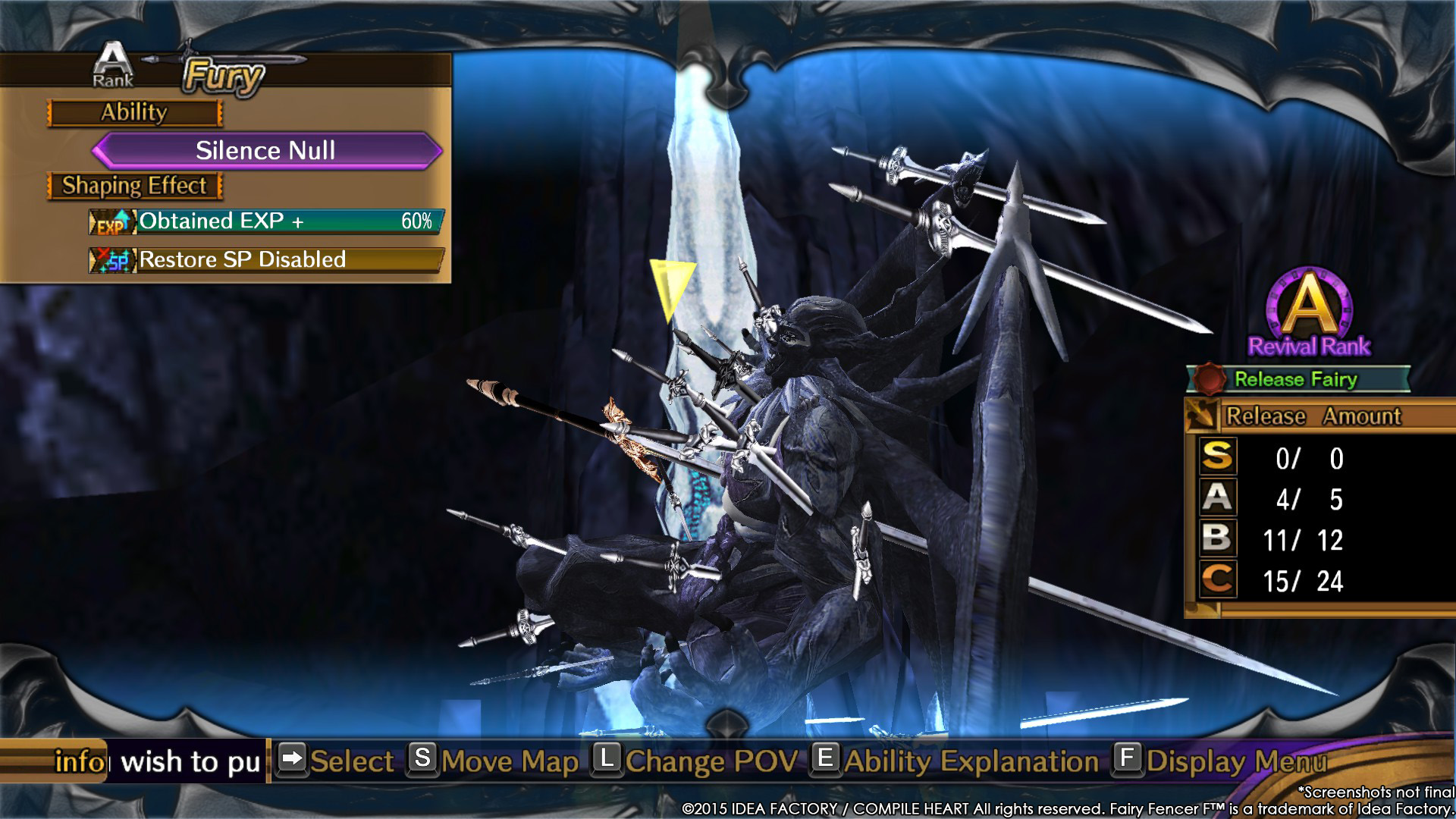Toggle the Silence Null ability
The image size is (1456, 819).
(265, 150)
